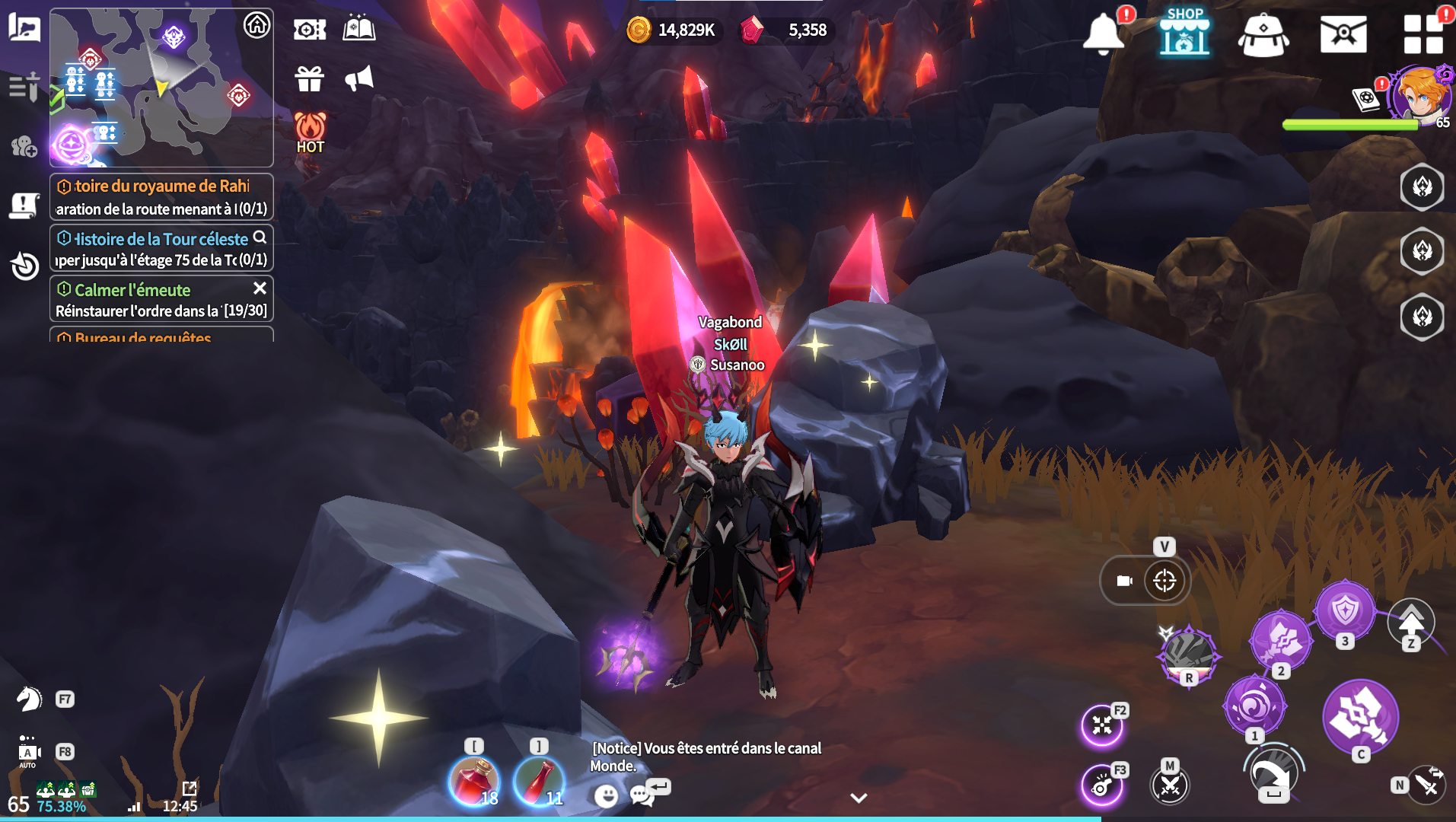This screenshot has width=1456, height=822.
Task: Open the notification bell
Action: (1103, 33)
